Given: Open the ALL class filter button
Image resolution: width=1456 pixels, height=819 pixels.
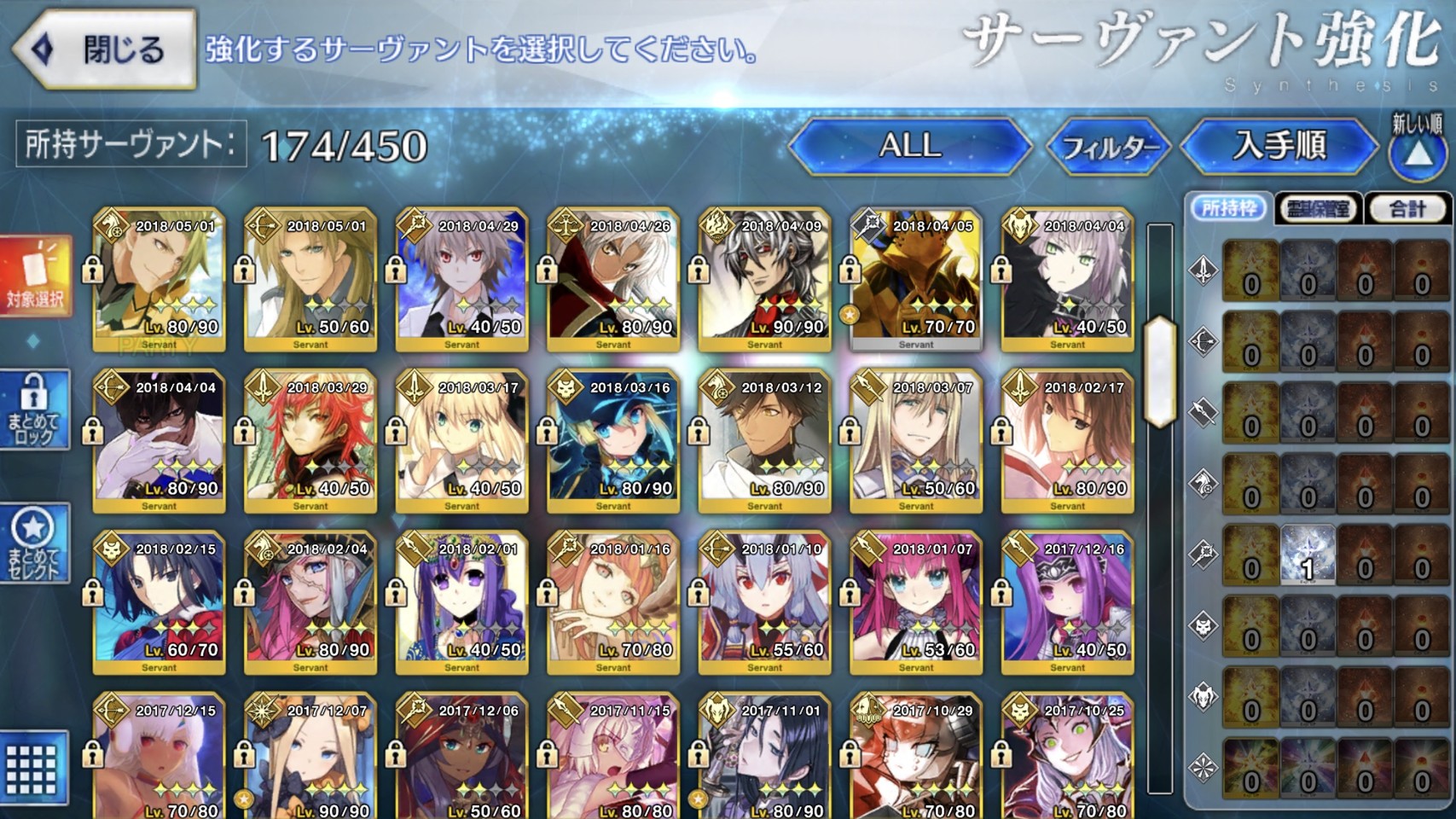Looking at the screenshot, I should pyautogui.click(x=909, y=146).
